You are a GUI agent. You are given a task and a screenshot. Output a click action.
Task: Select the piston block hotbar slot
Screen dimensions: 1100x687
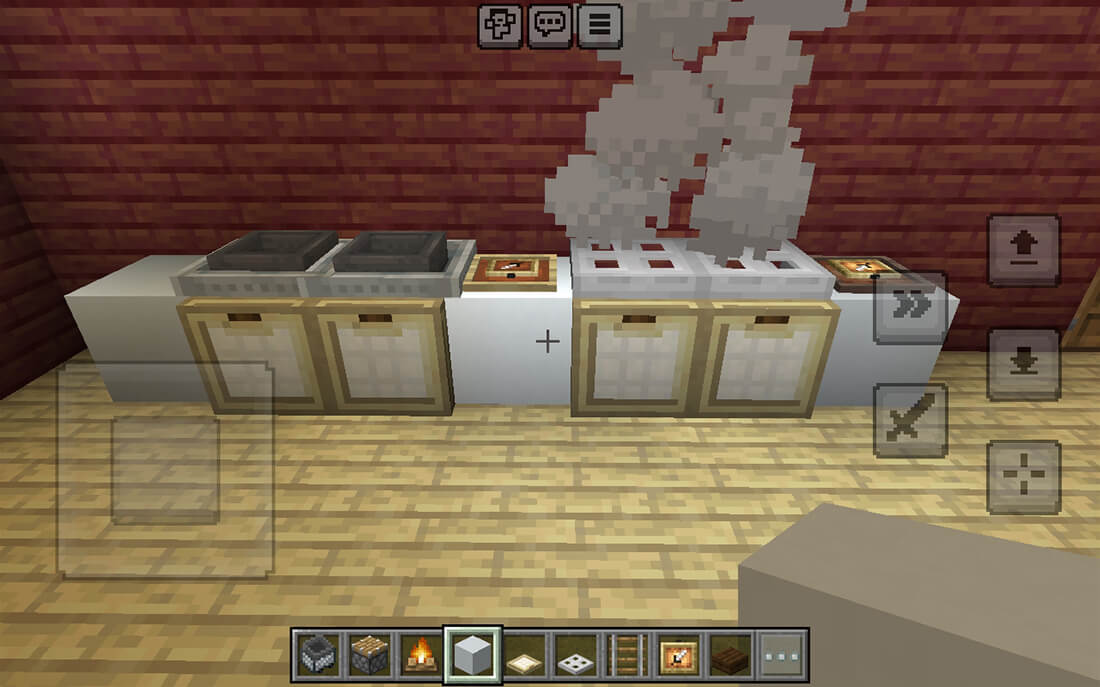368,655
